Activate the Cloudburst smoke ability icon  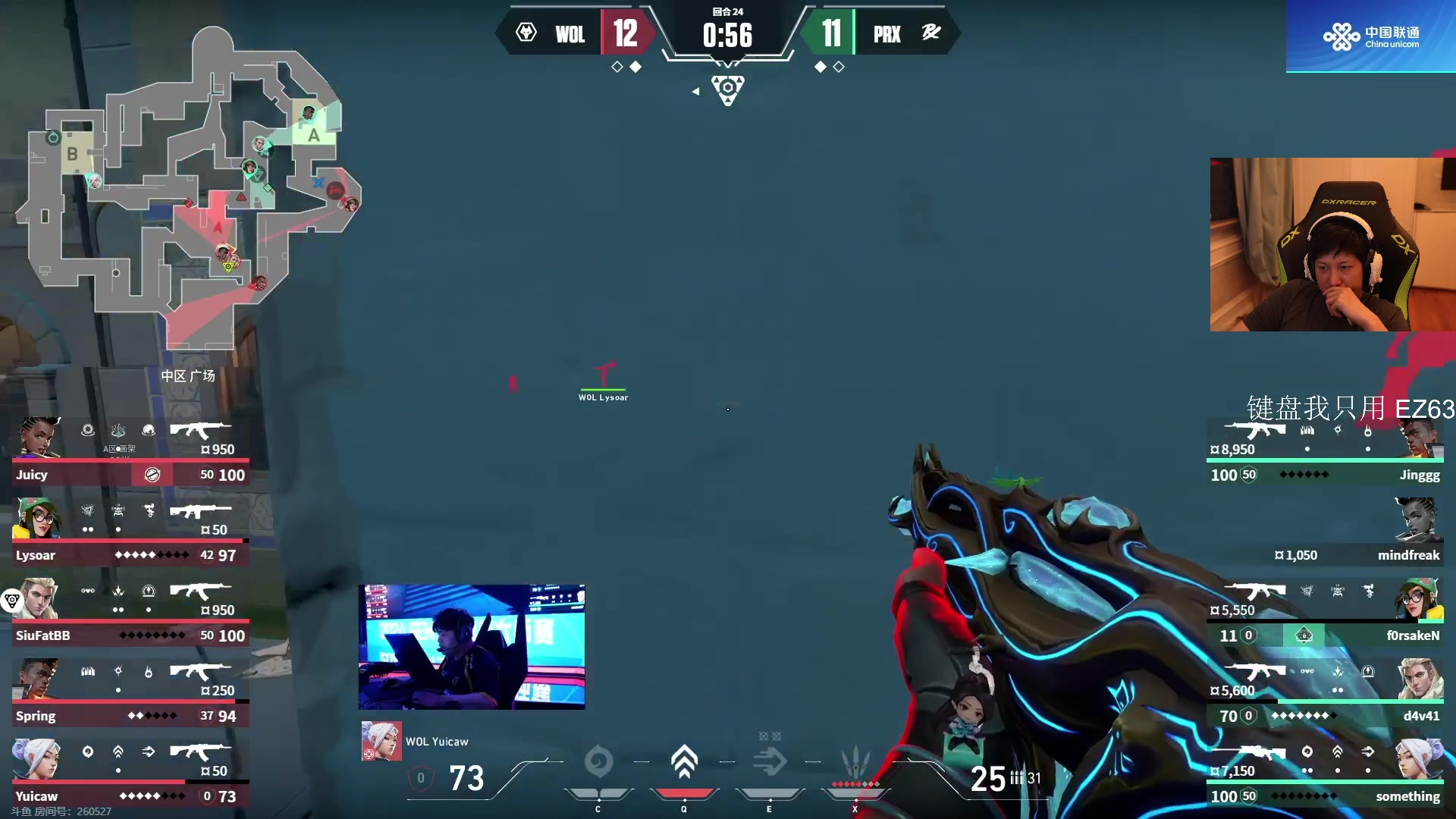tap(598, 762)
